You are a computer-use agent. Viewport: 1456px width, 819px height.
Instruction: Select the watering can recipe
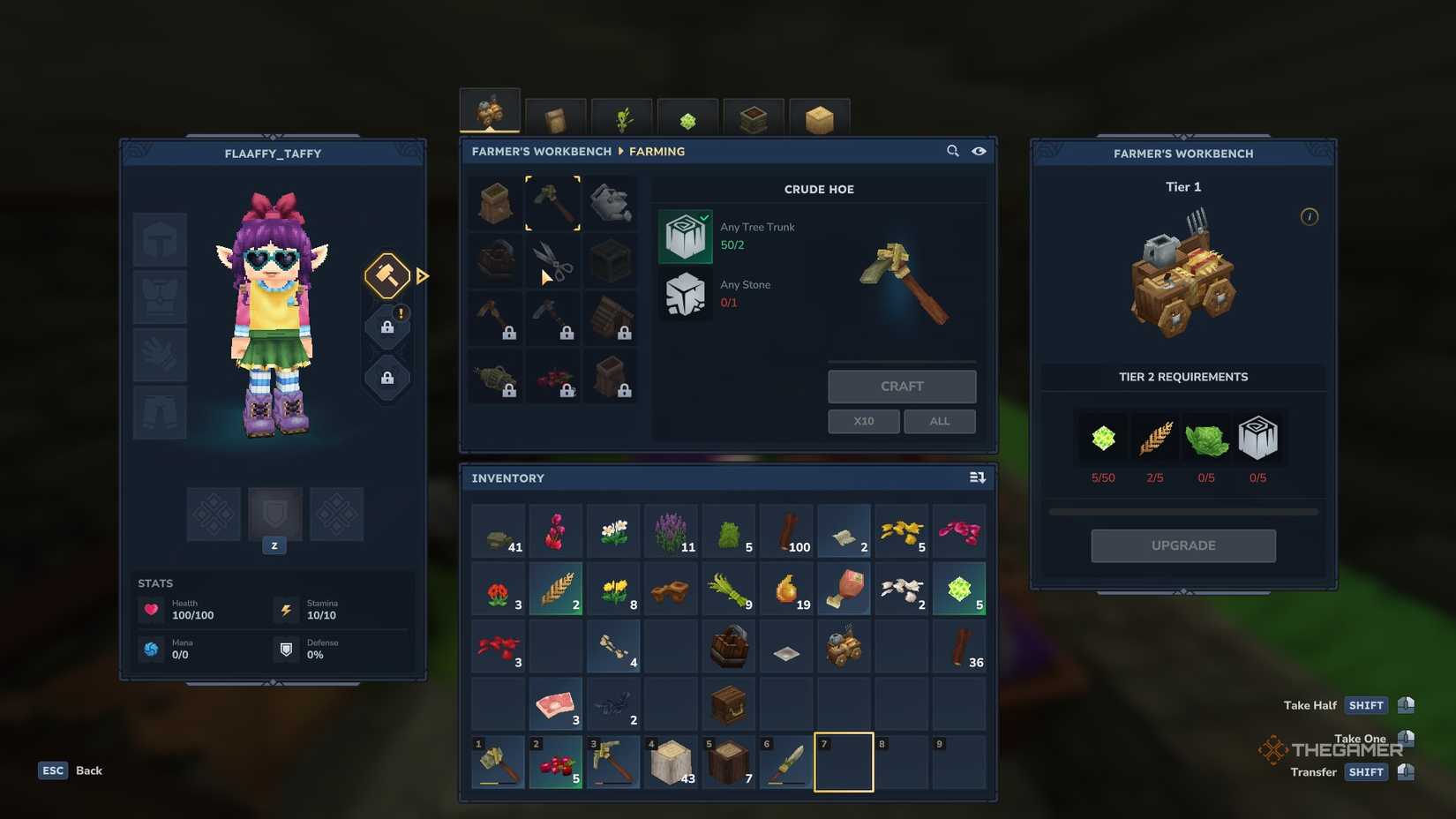[612, 202]
